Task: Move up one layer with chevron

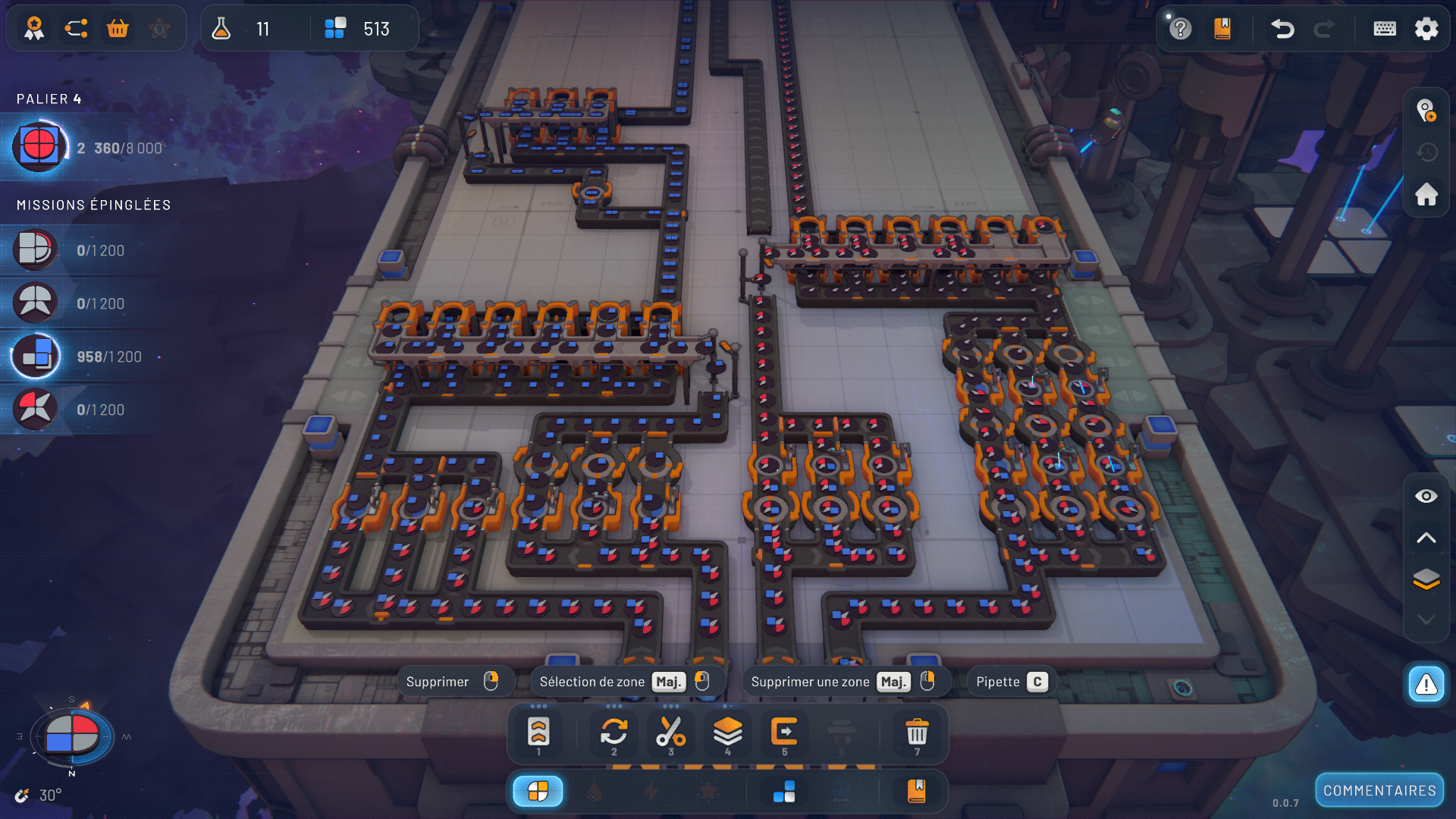Action: [1426, 538]
